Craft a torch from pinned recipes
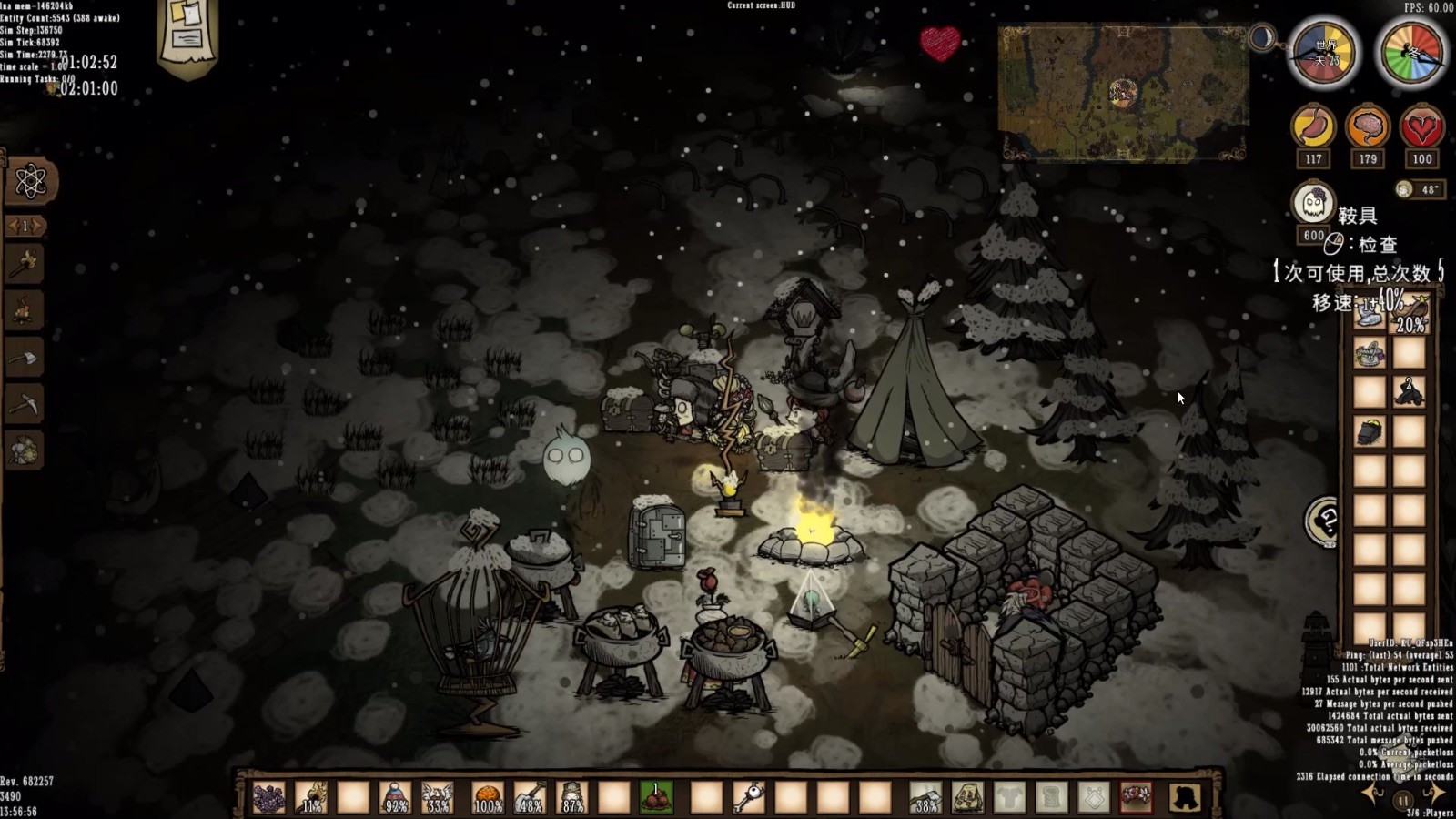 click(25, 265)
